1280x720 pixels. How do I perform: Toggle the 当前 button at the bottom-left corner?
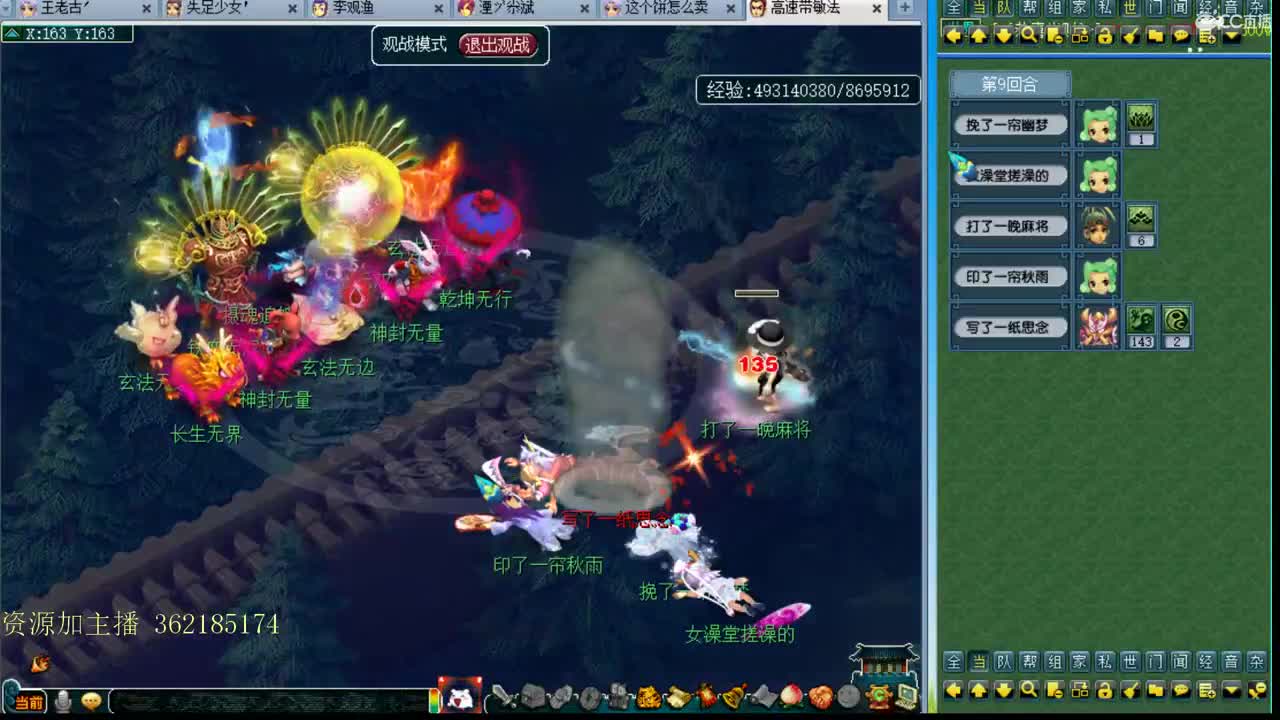click(x=30, y=698)
